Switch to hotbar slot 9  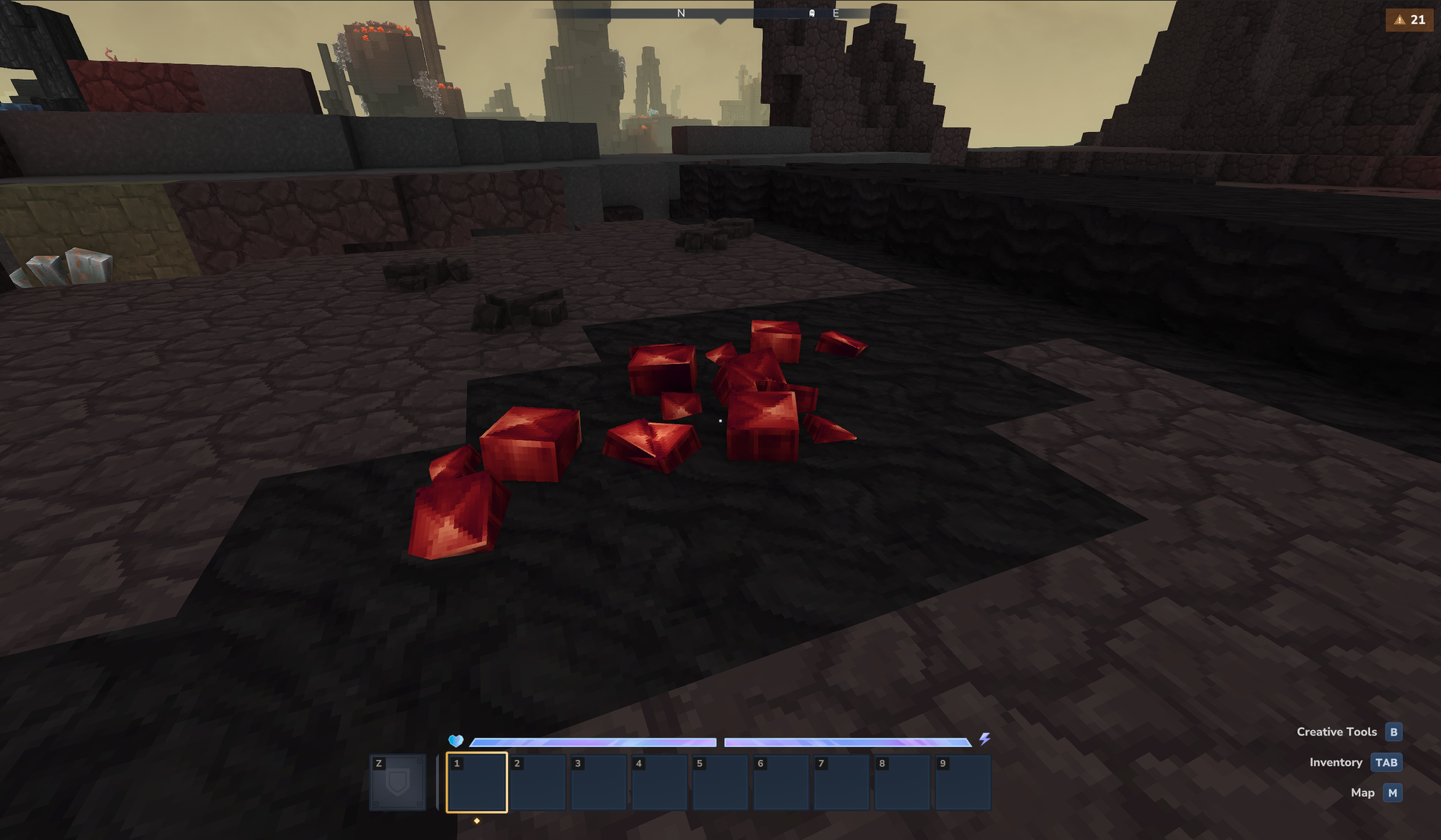click(x=963, y=782)
